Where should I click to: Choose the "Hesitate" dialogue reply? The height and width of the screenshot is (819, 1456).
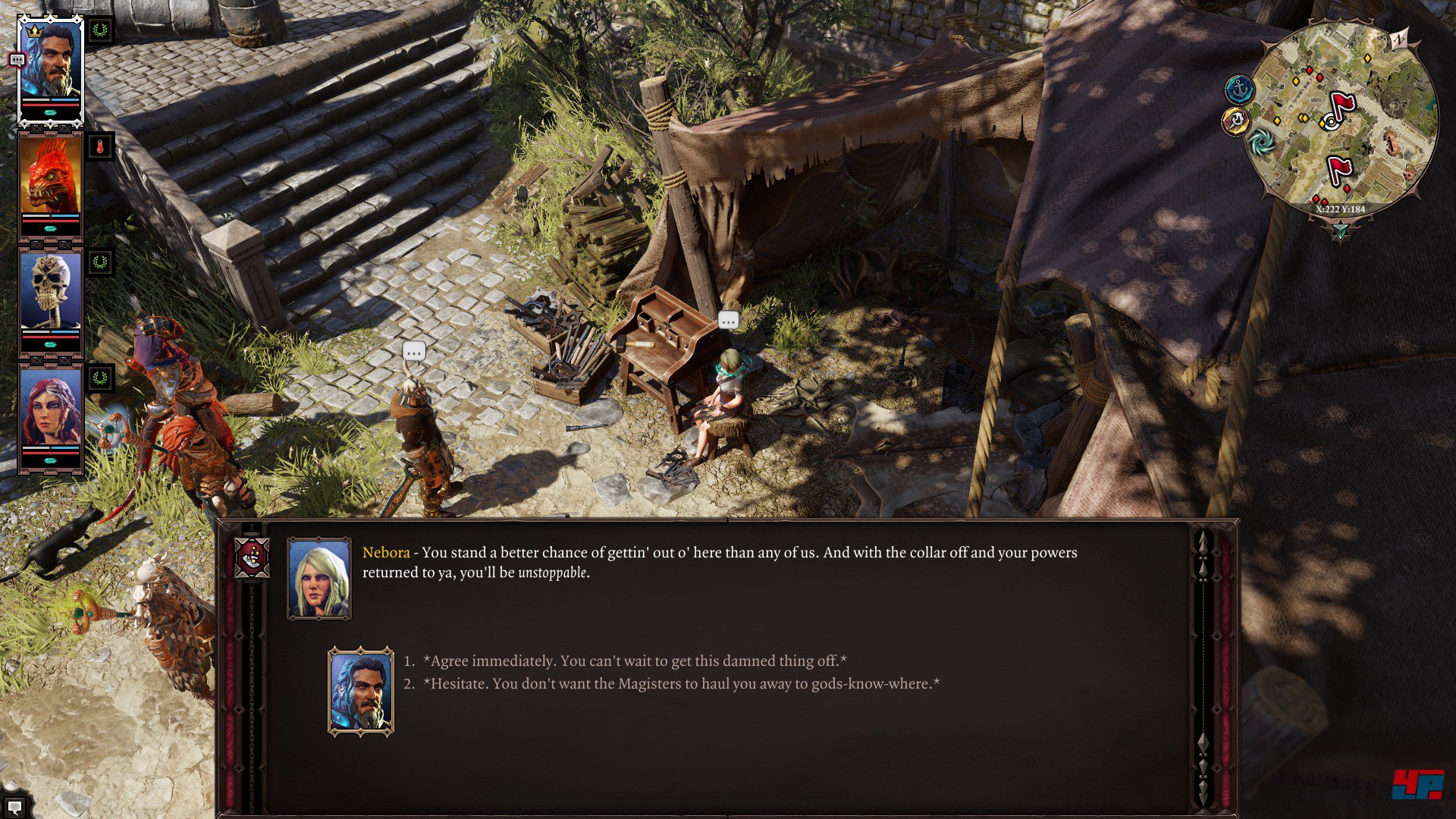(x=681, y=684)
